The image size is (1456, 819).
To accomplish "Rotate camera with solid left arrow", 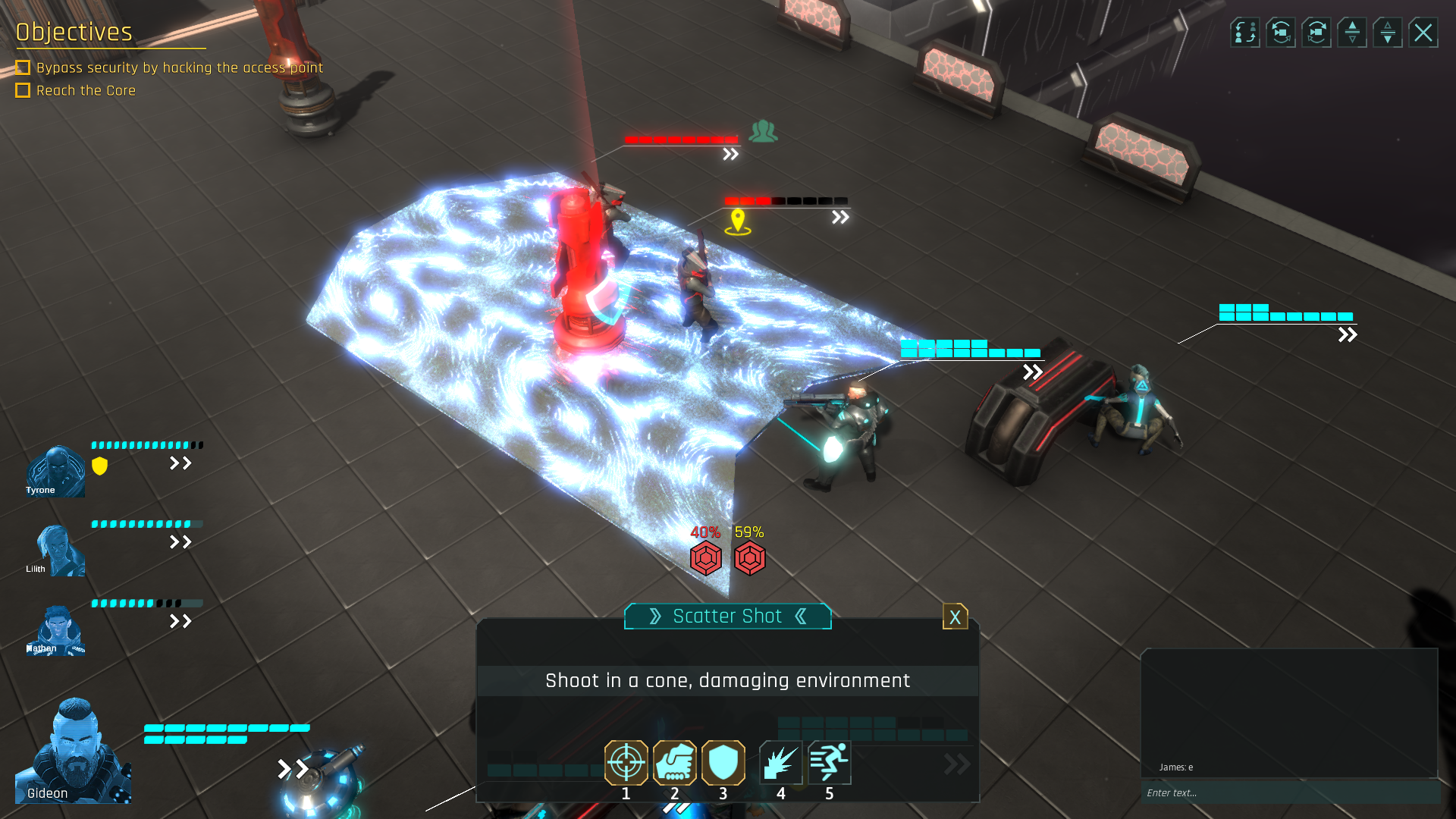I will pos(1281,33).
